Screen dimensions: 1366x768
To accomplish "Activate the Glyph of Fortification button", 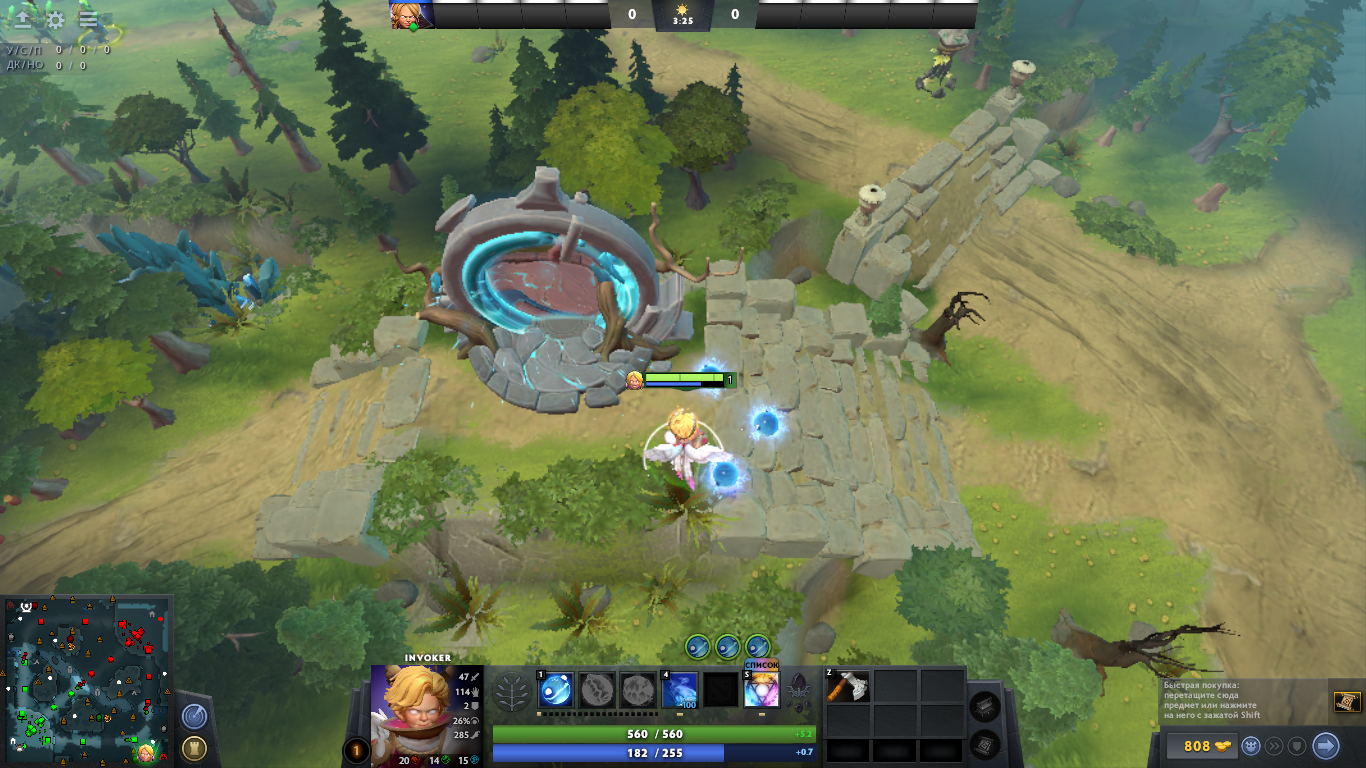I will click(194, 747).
